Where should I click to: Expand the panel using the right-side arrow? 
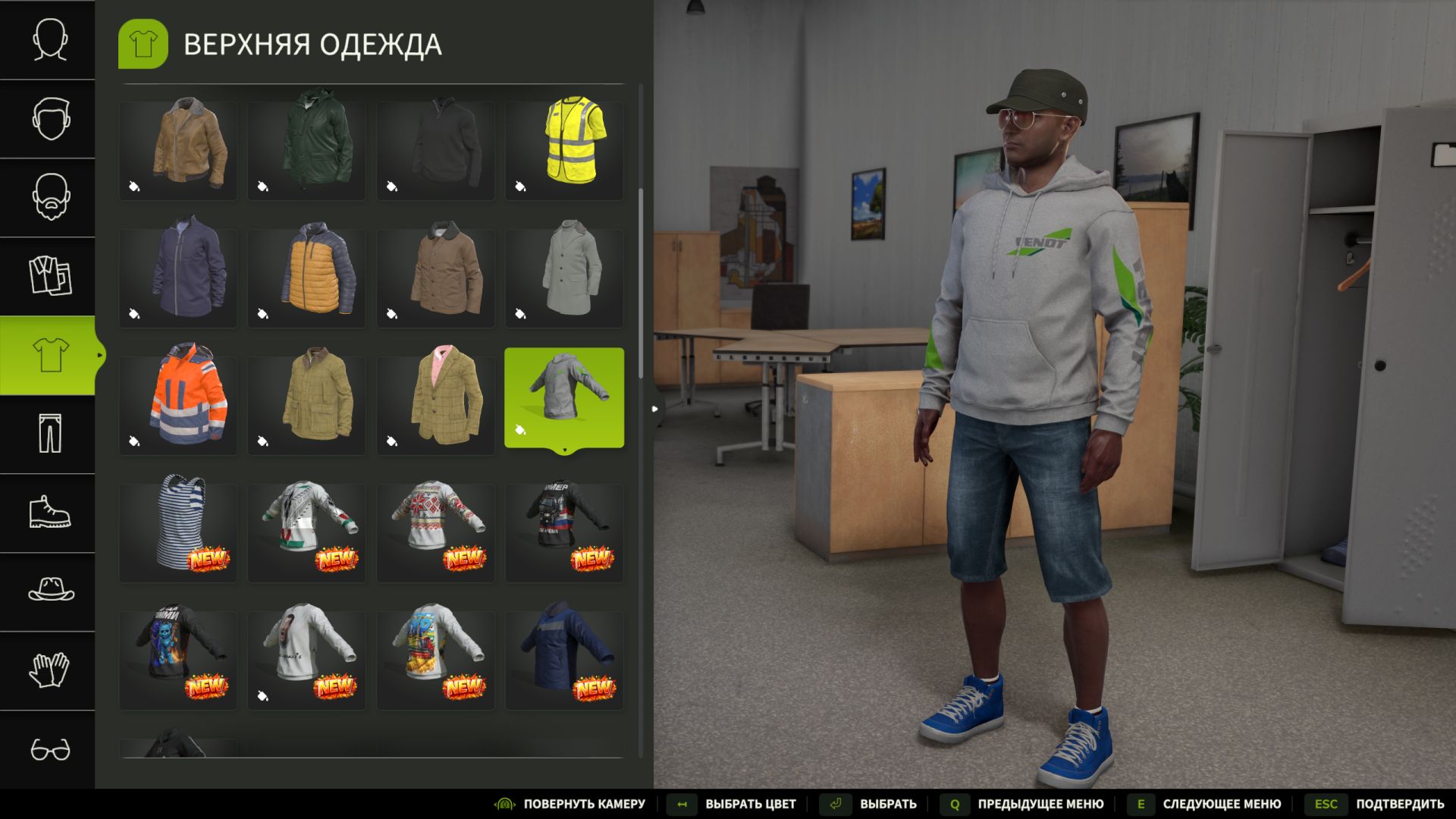pyautogui.click(x=654, y=408)
